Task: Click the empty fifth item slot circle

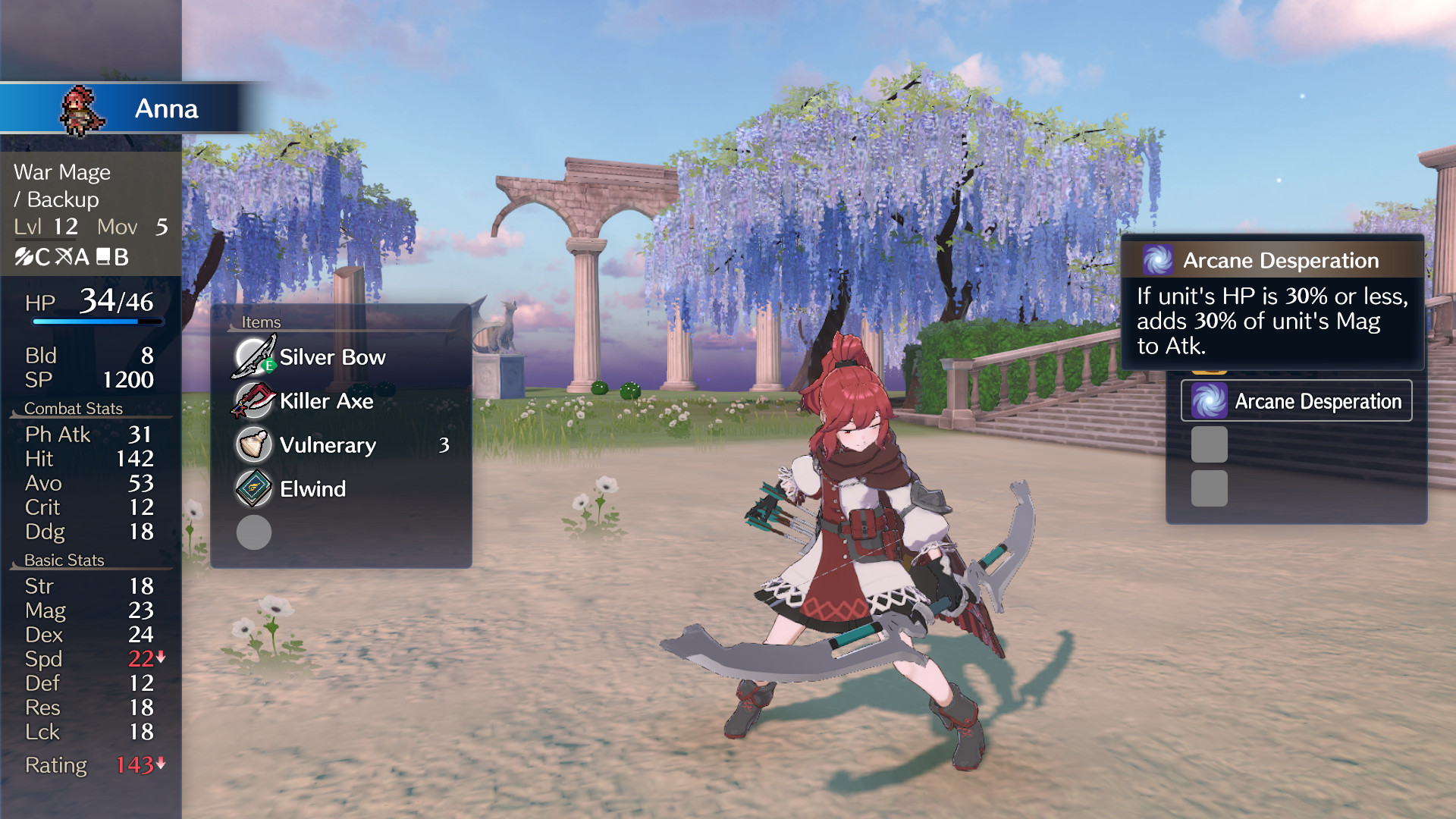Action: click(x=253, y=533)
